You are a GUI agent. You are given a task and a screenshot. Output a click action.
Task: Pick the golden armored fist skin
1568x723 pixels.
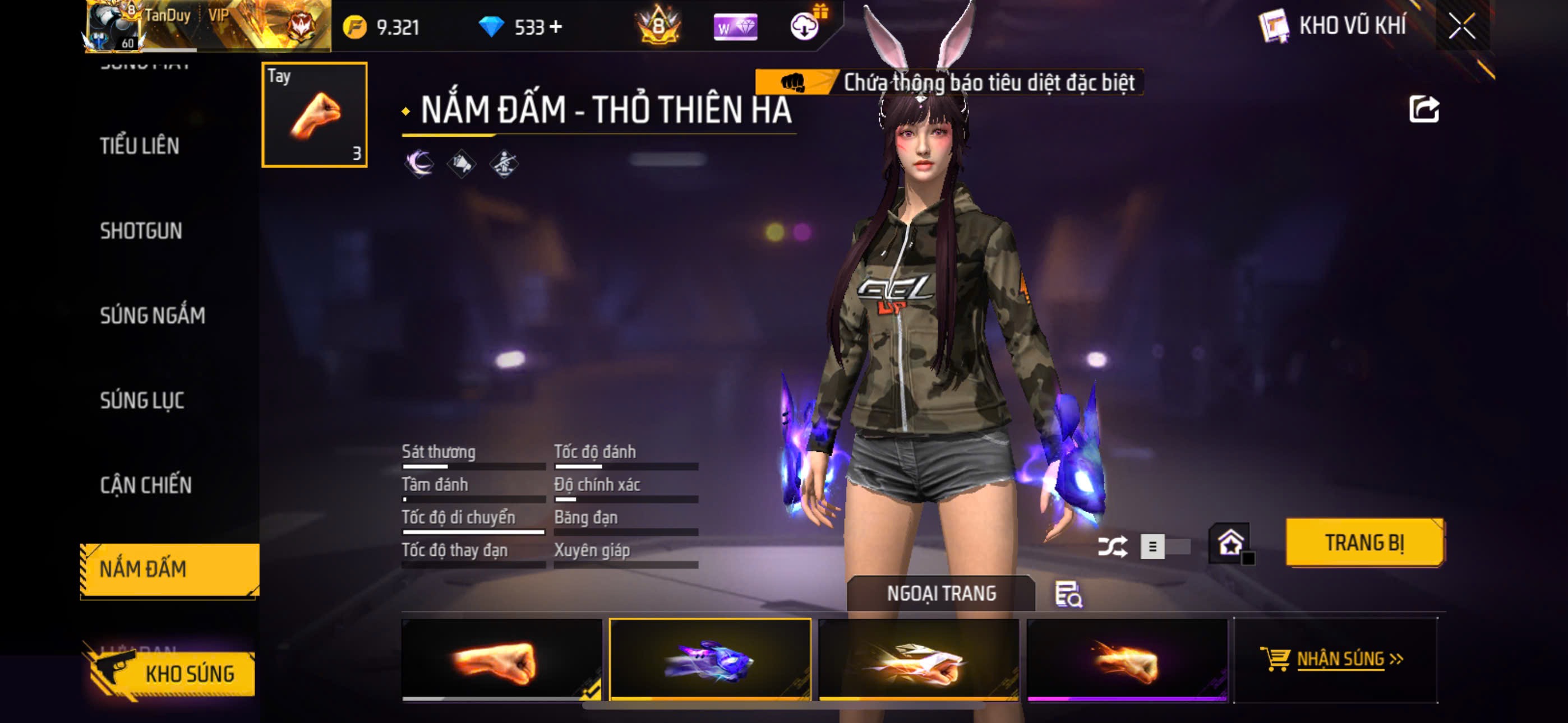(x=919, y=660)
